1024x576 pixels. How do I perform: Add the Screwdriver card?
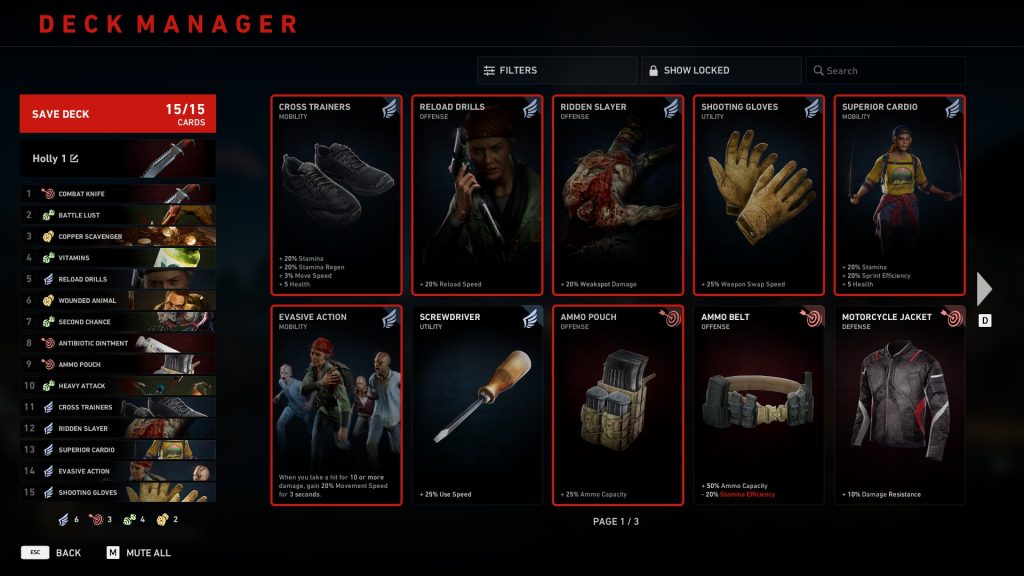click(x=477, y=405)
